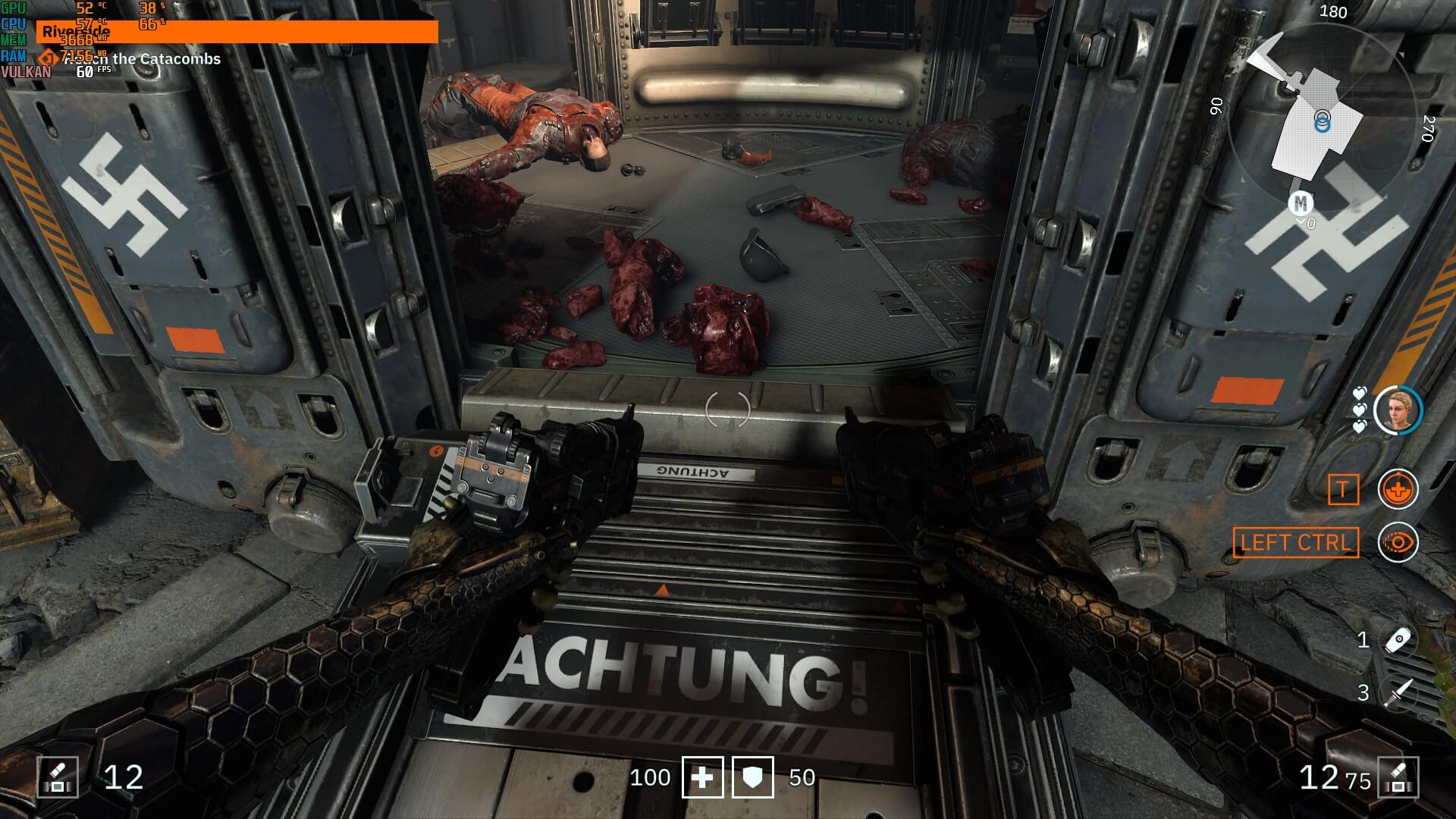Viewport: 1456px width, 819px height.
Task: Activate the orange pep signal icon
Action: (1398, 489)
